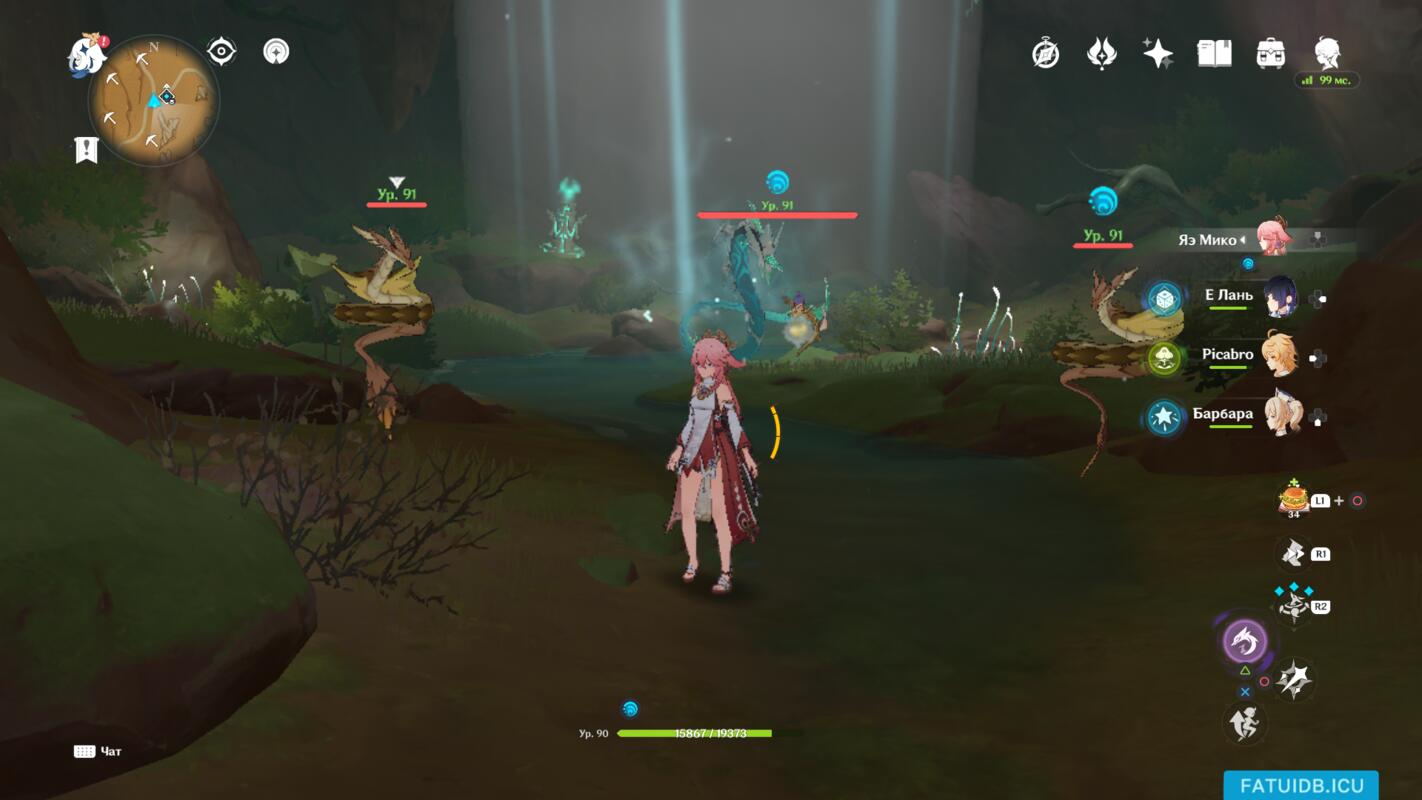
Task: Open the inventory backpack
Action: (1270, 53)
